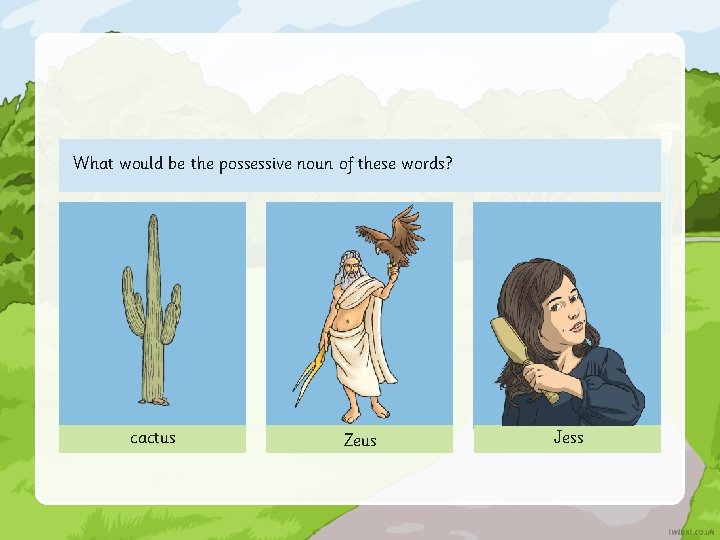Pick the Jess picture card
The height and width of the screenshot is (540, 720).
pyautogui.click(x=566, y=314)
